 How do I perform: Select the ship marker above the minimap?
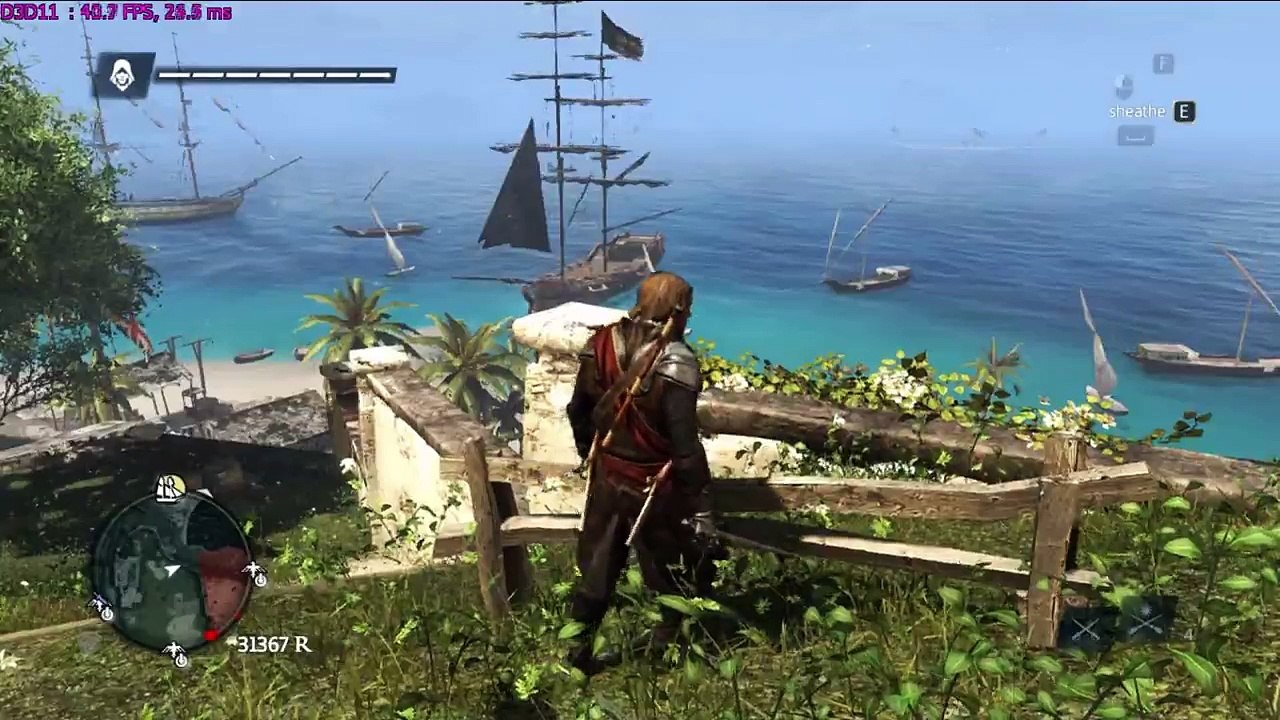(170, 488)
